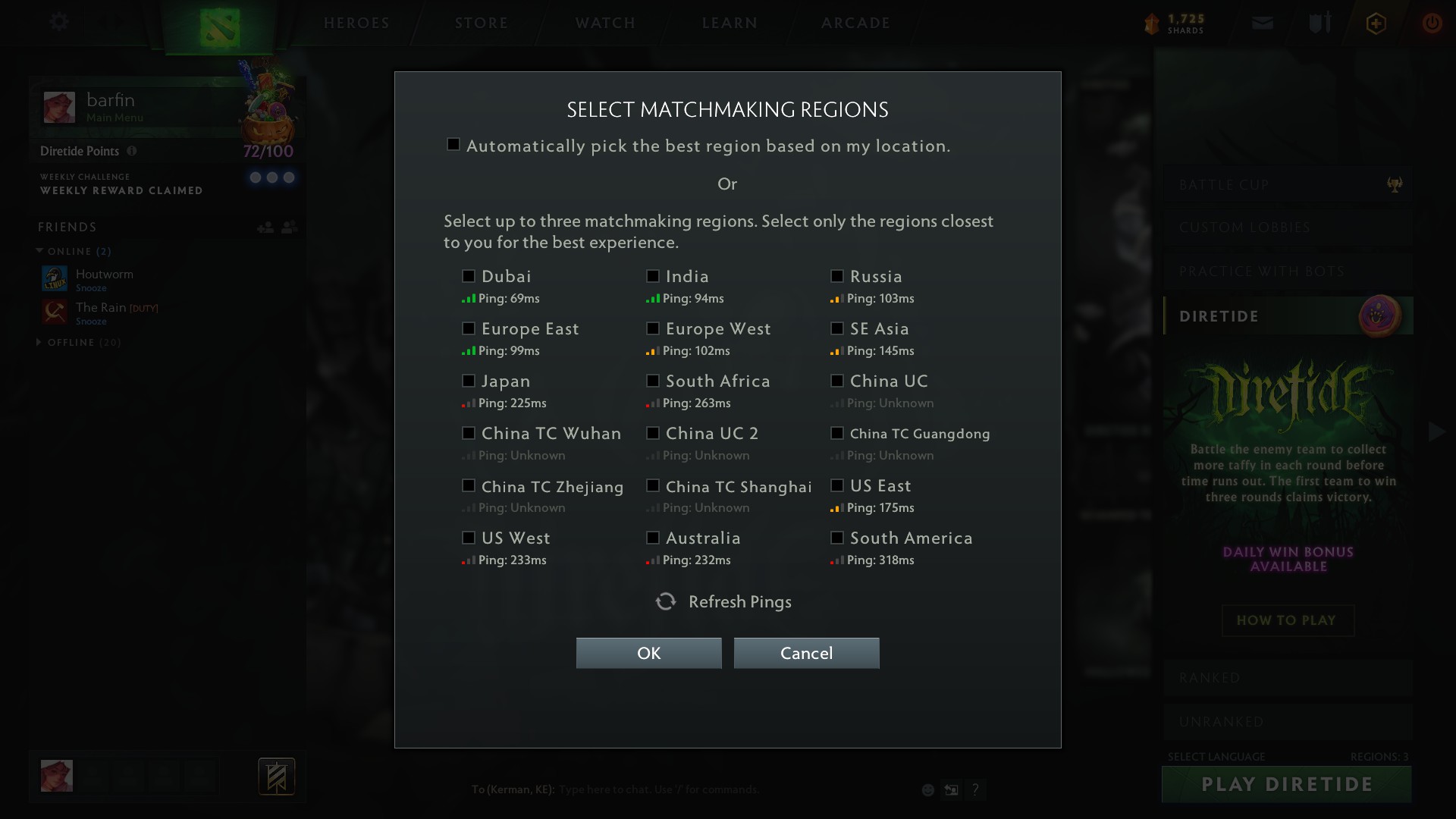The height and width of the screenshot is (819, 1456).
Task: Click the right arrow beside the Diretide panel
Action: tap(1436, 432)
